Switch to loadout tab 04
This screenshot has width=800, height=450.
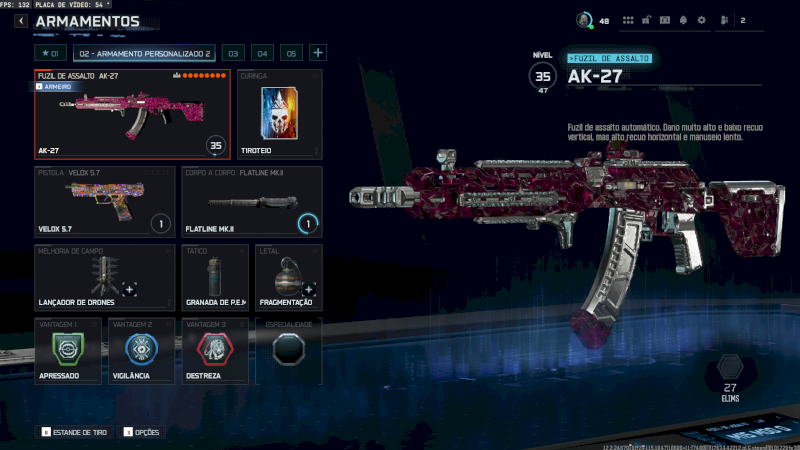click(x=262, y=53)
